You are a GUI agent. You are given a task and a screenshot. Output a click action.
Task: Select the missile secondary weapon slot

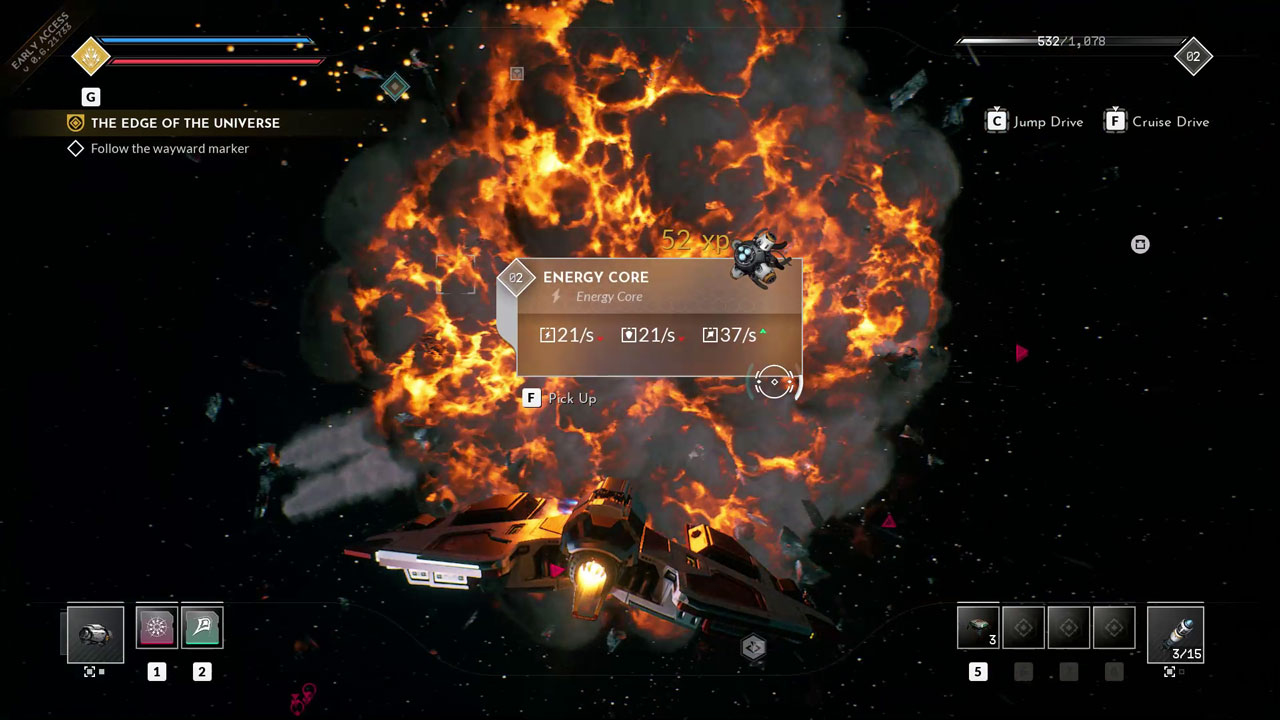[x=1175, y=634]
